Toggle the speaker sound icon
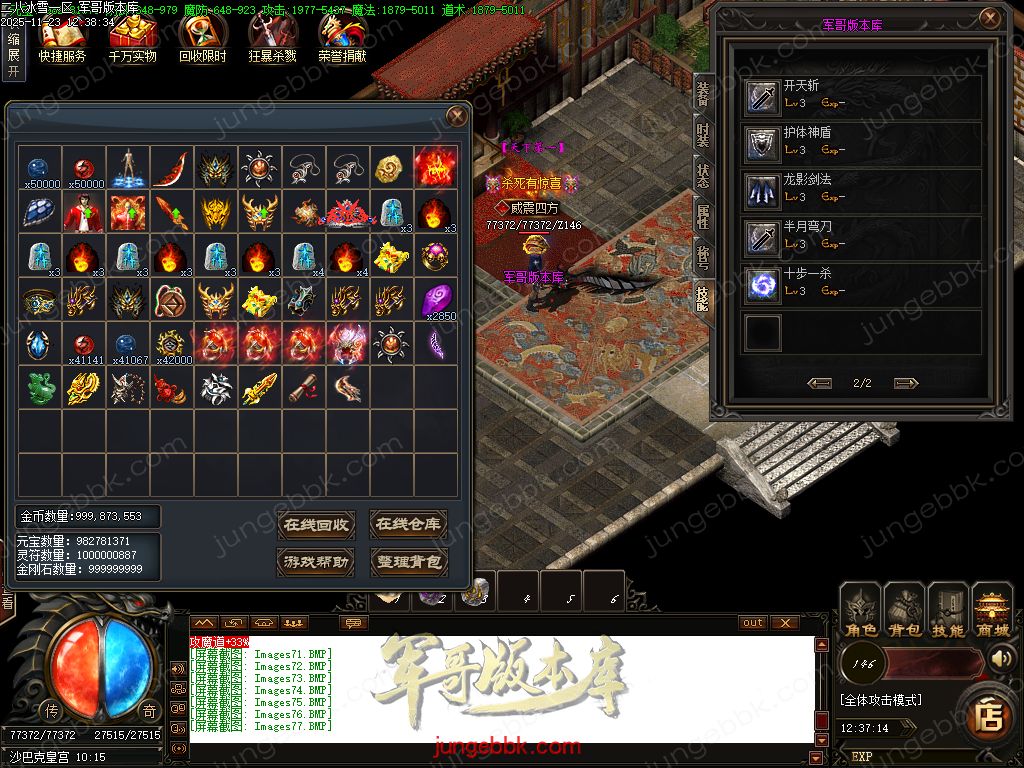Viewport: 1024px width, 768px height. click(x=1001, y=658)
